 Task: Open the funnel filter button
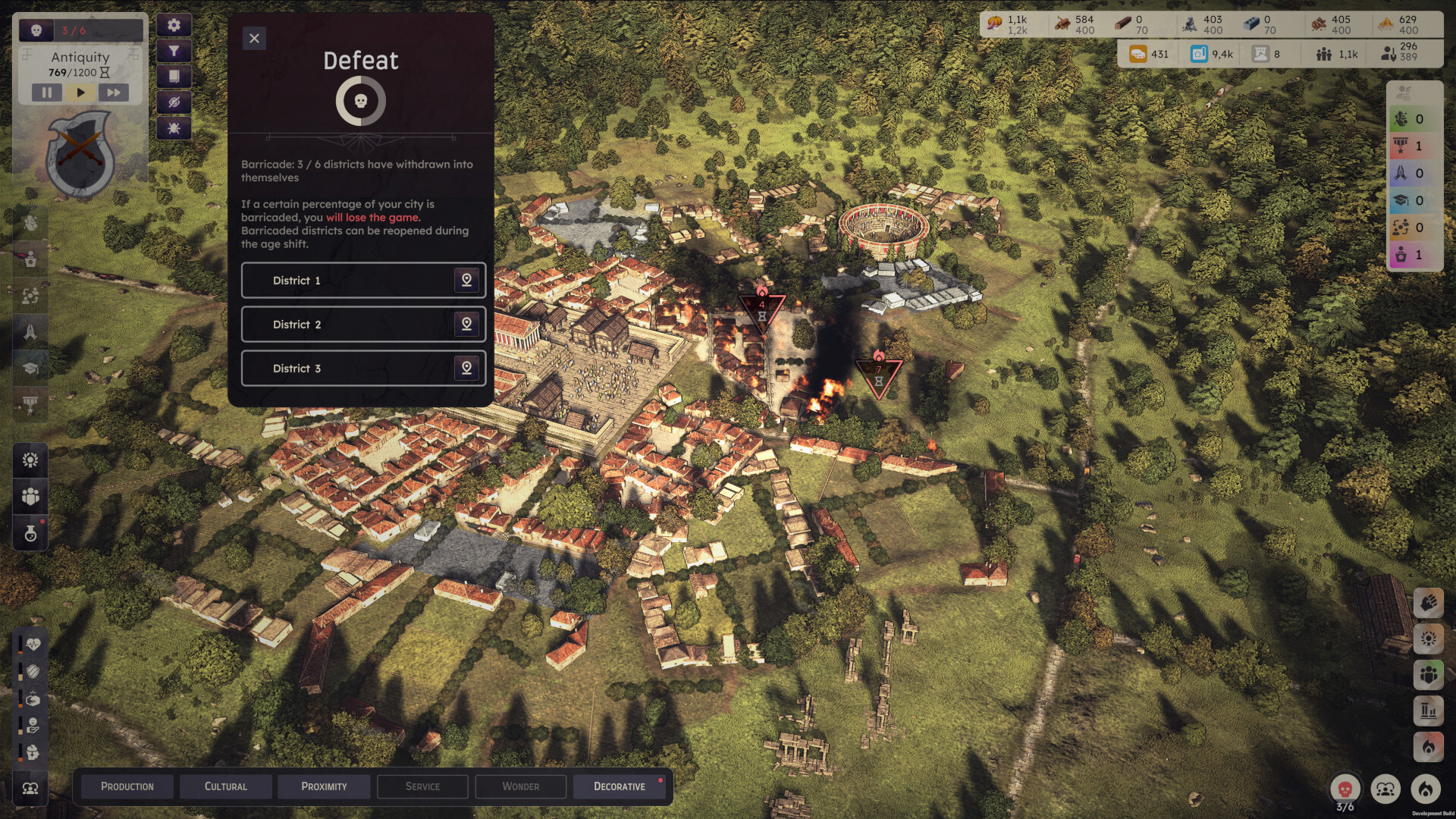(174, 51)
